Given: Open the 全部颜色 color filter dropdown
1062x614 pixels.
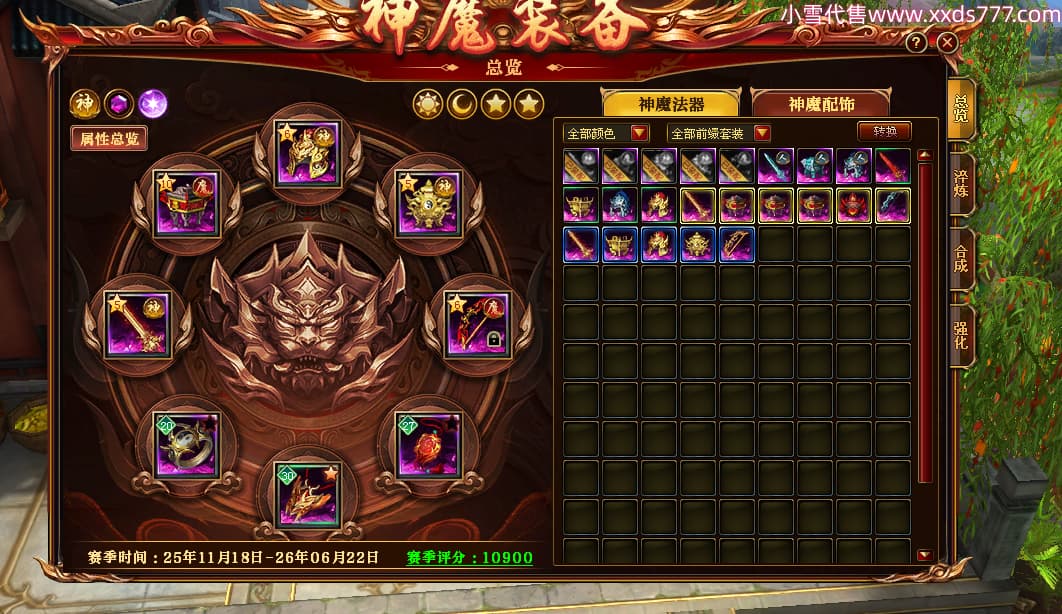Looking at the screenshot, I should pos(607,133).
